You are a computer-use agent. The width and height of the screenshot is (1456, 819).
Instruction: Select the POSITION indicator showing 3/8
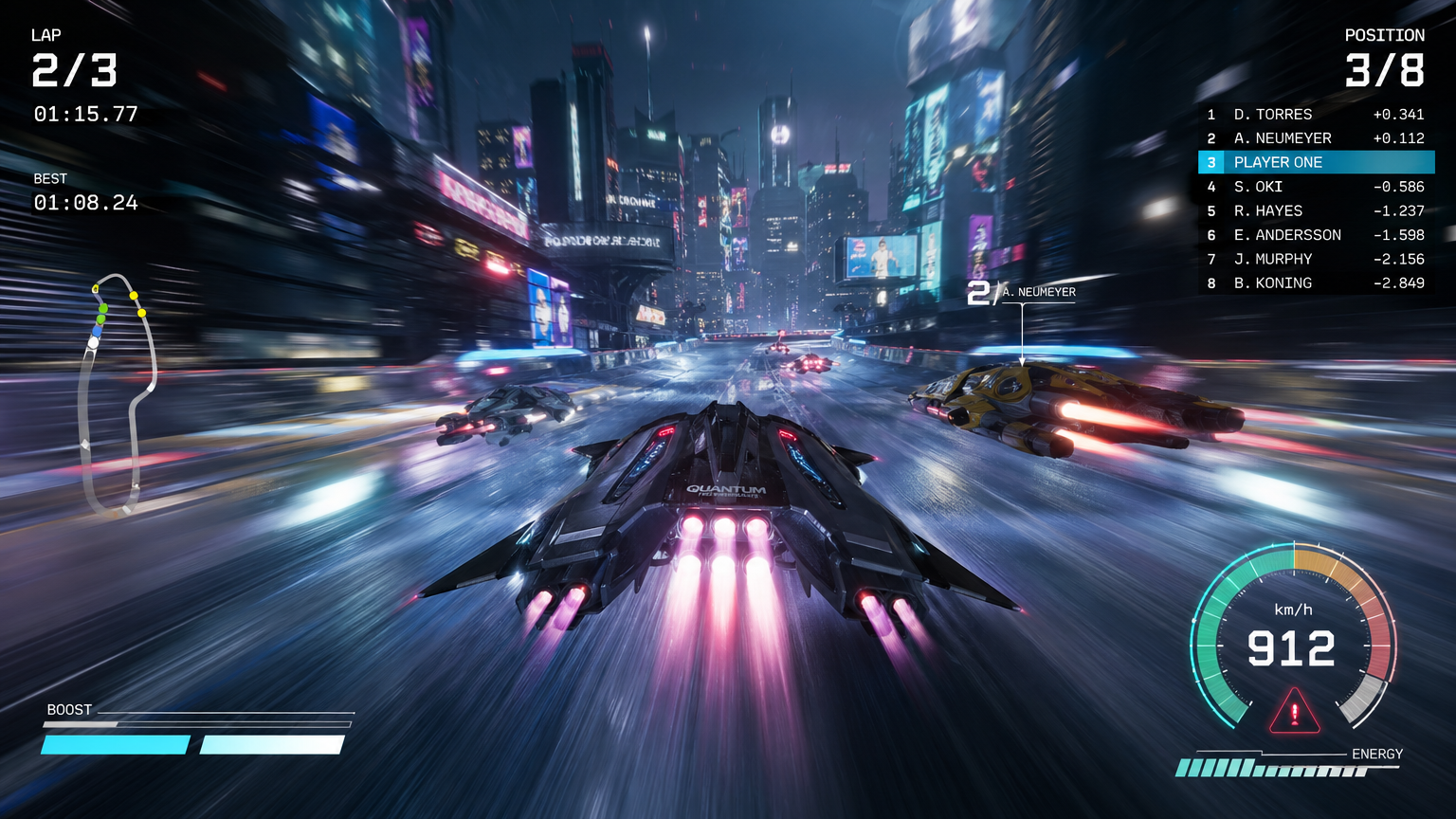tap(1384, 68)
